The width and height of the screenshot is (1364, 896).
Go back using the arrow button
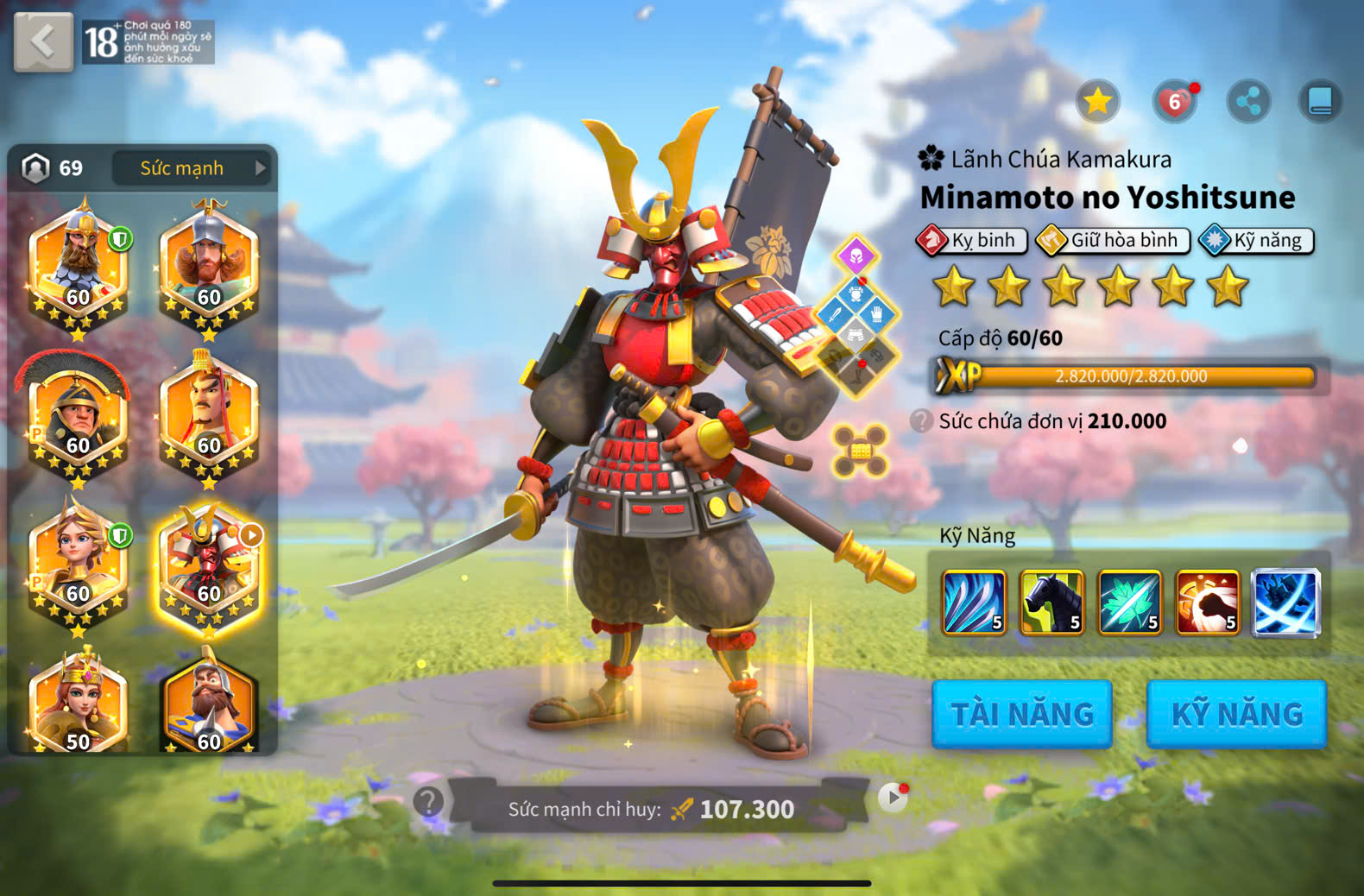[x=43, y=41]
